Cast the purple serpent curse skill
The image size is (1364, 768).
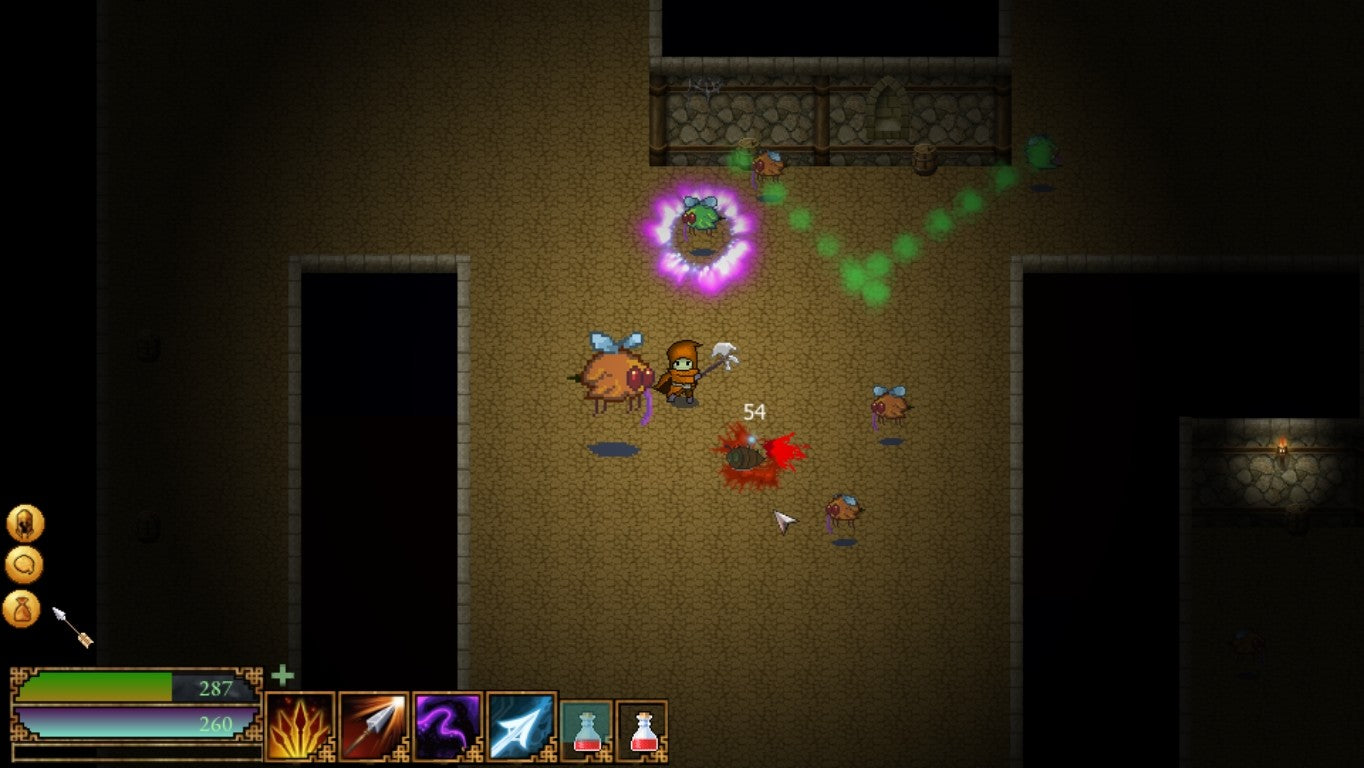448,727
